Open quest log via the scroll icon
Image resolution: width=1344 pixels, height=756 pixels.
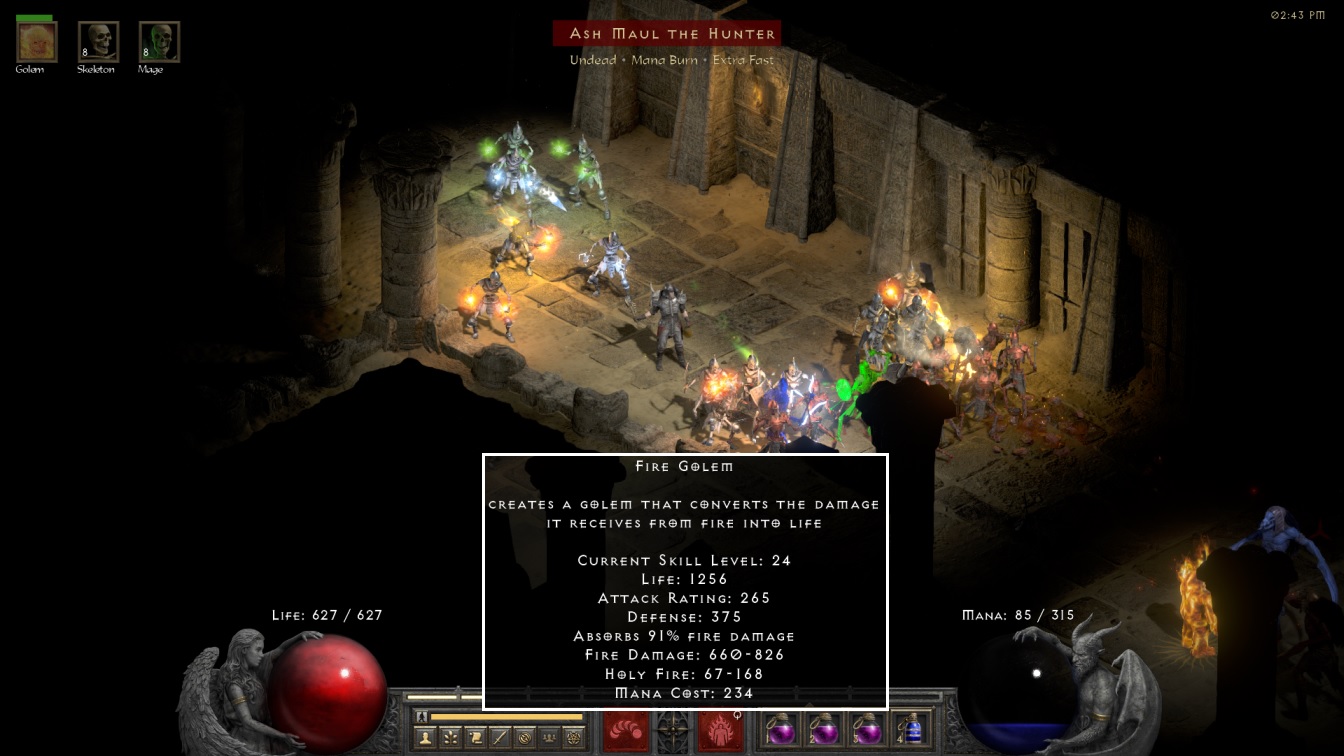(x=475, y=738)
